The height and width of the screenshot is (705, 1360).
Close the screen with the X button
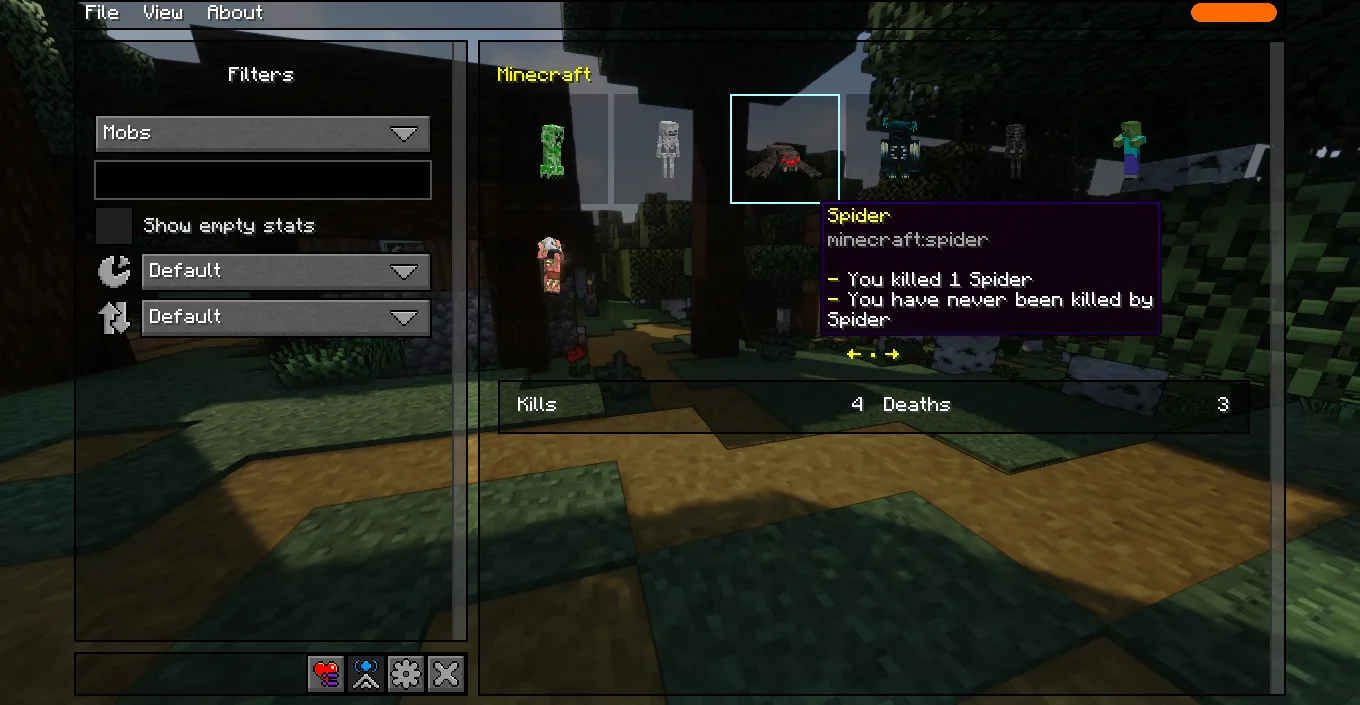pos(446,675)
